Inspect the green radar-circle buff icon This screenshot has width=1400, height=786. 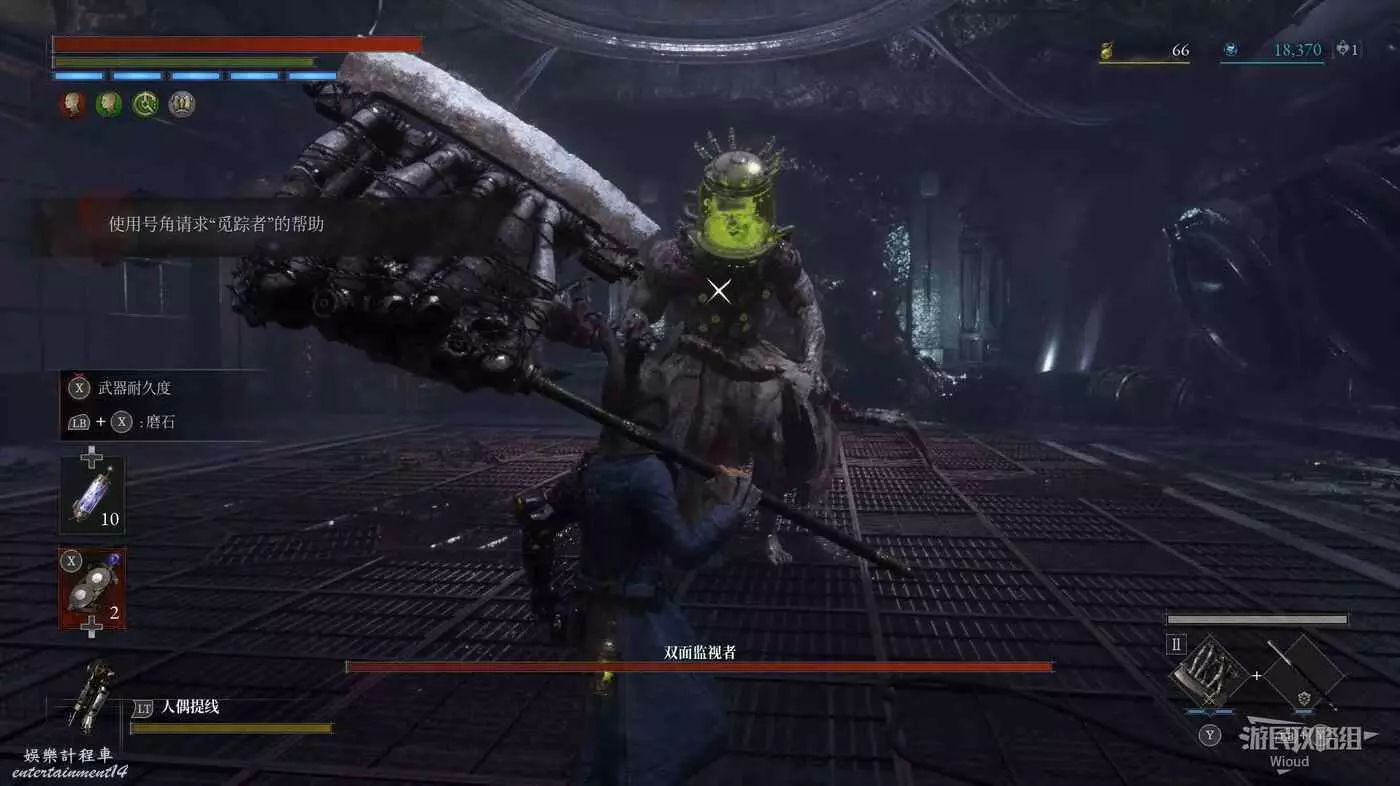point(145,103)
